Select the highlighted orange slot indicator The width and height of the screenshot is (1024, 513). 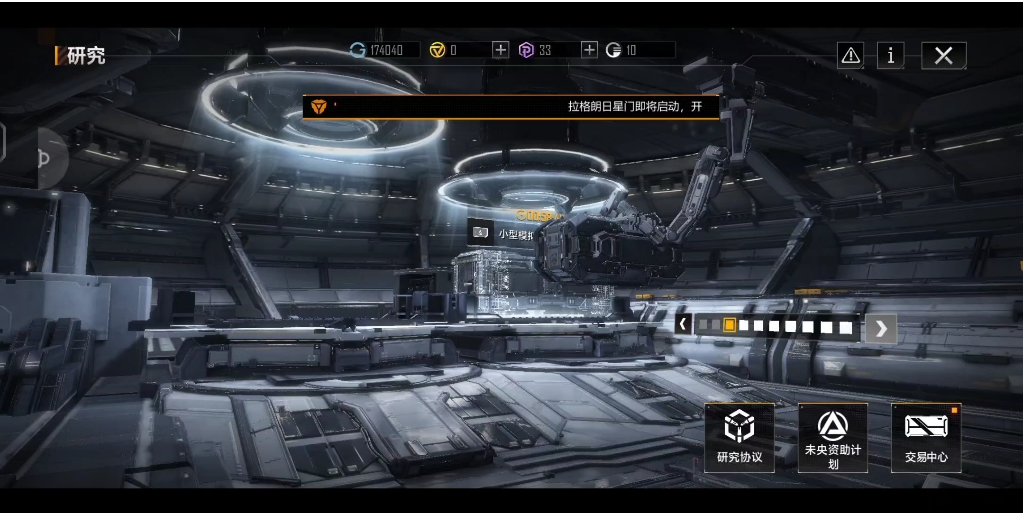tap(730, 325)
